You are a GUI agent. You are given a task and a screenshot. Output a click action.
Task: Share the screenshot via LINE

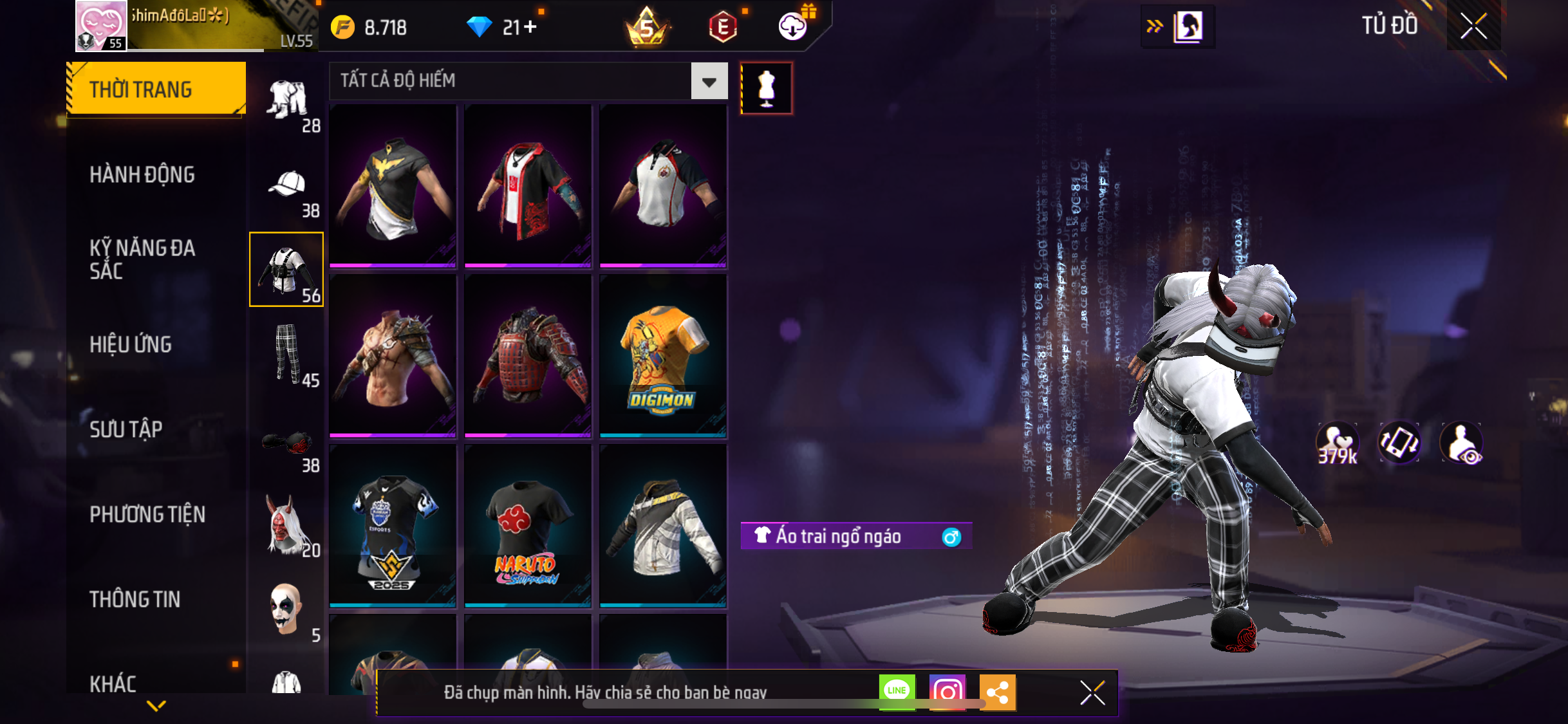[x=897, y=692]
